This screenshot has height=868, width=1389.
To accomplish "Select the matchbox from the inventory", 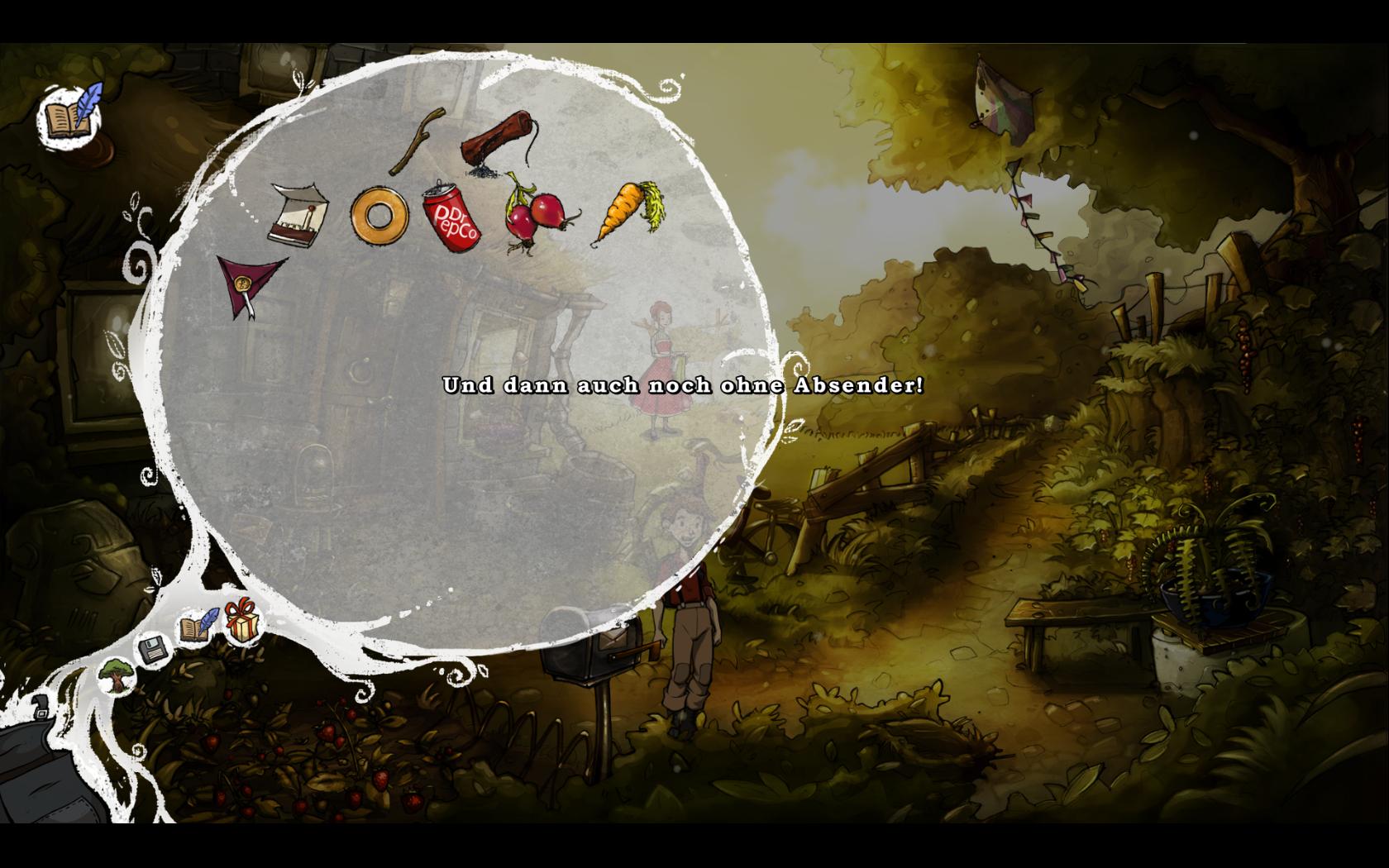I will click(299, 213).
